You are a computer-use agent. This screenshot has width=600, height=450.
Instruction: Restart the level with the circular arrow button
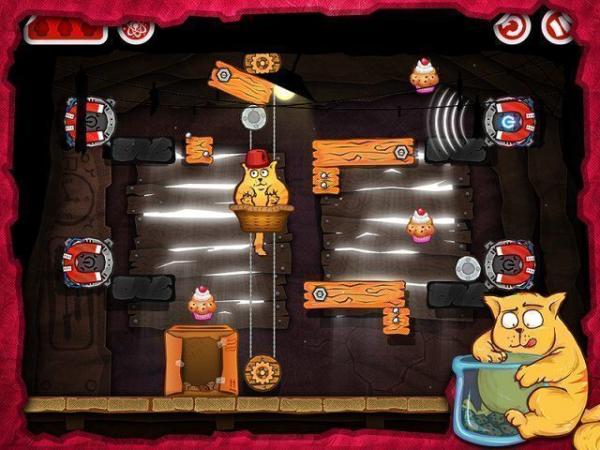pyautogui.click(x=511, y=26)
